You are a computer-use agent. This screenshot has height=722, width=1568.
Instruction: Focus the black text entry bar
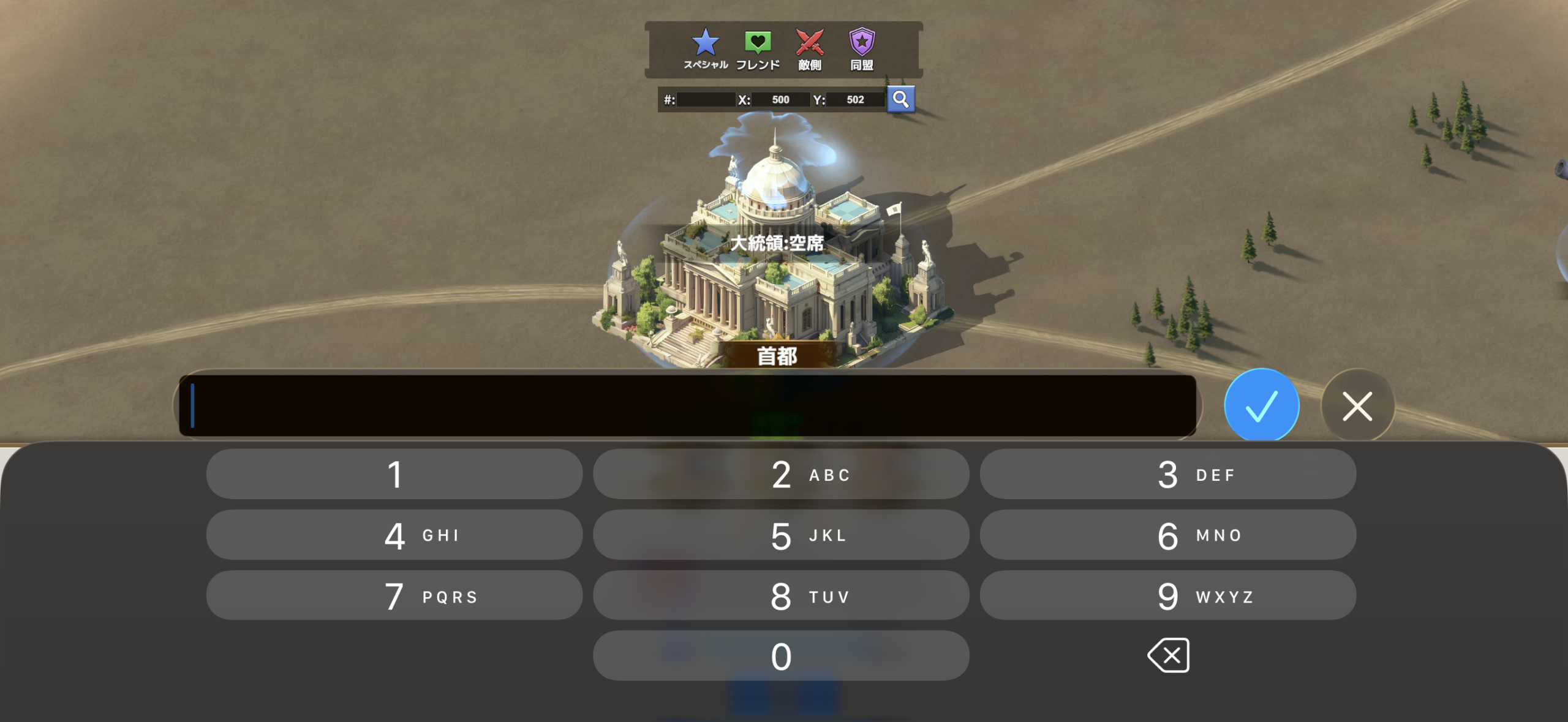point(687,406)
